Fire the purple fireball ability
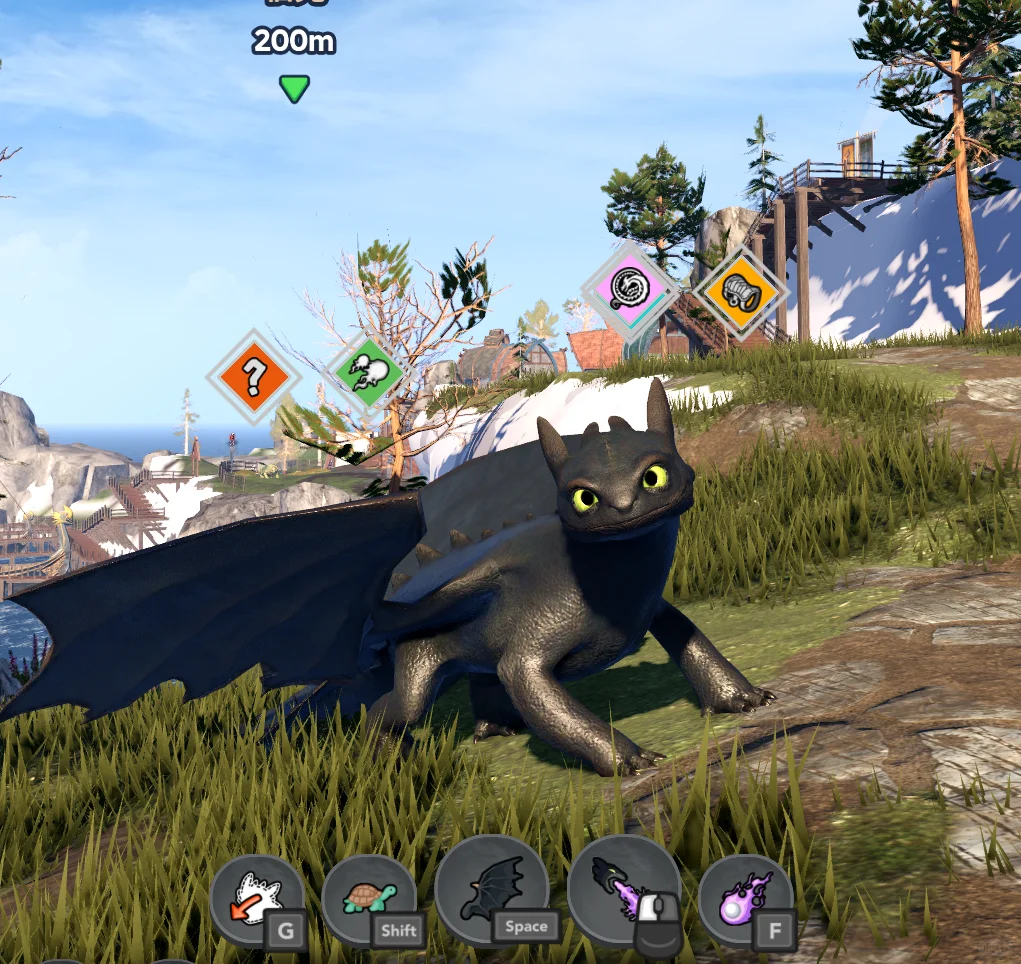This screenshot has height=964, width=1021. [x=744, y=899]
